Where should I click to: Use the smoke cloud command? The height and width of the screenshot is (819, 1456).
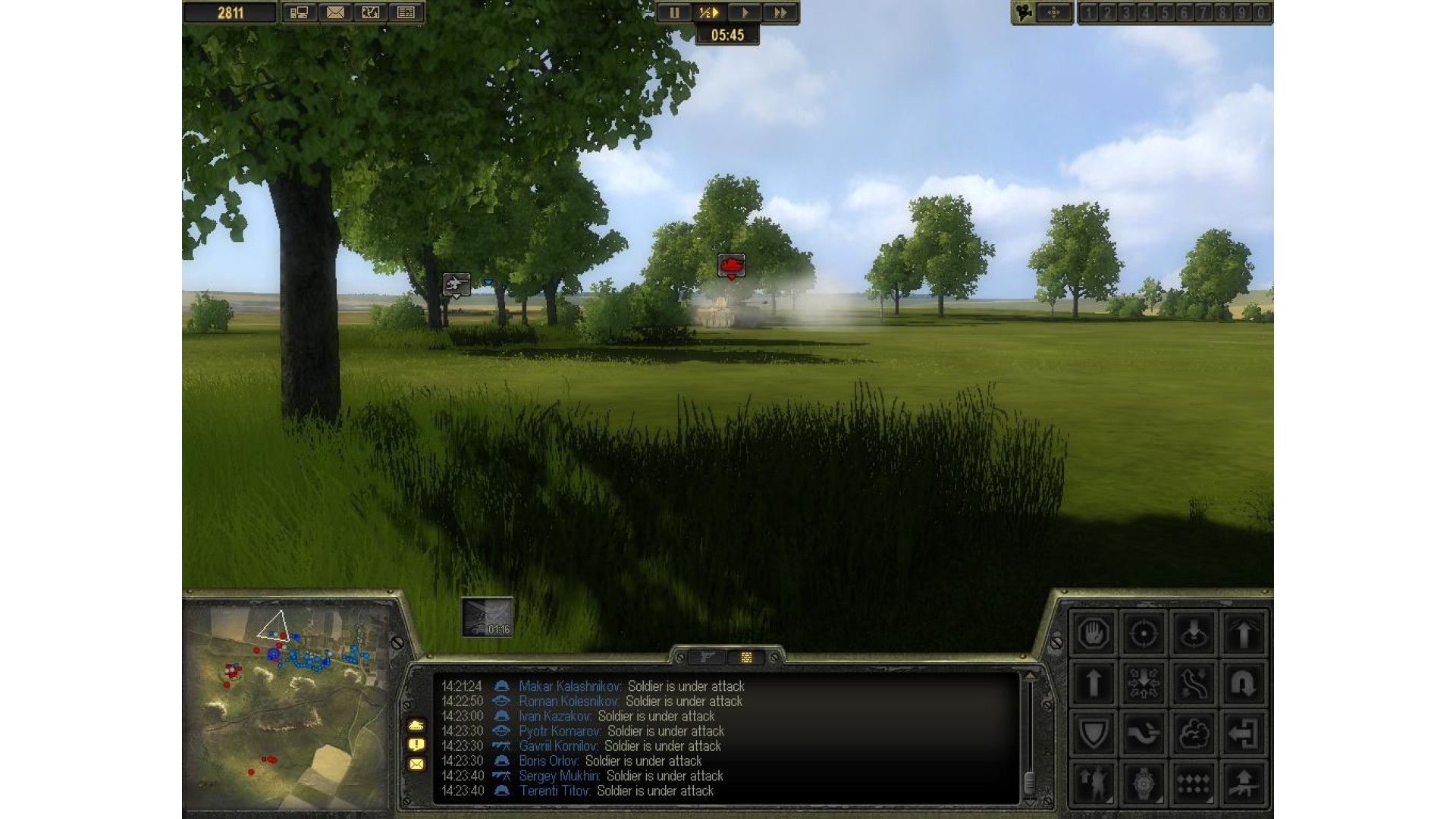[1193, 733]
